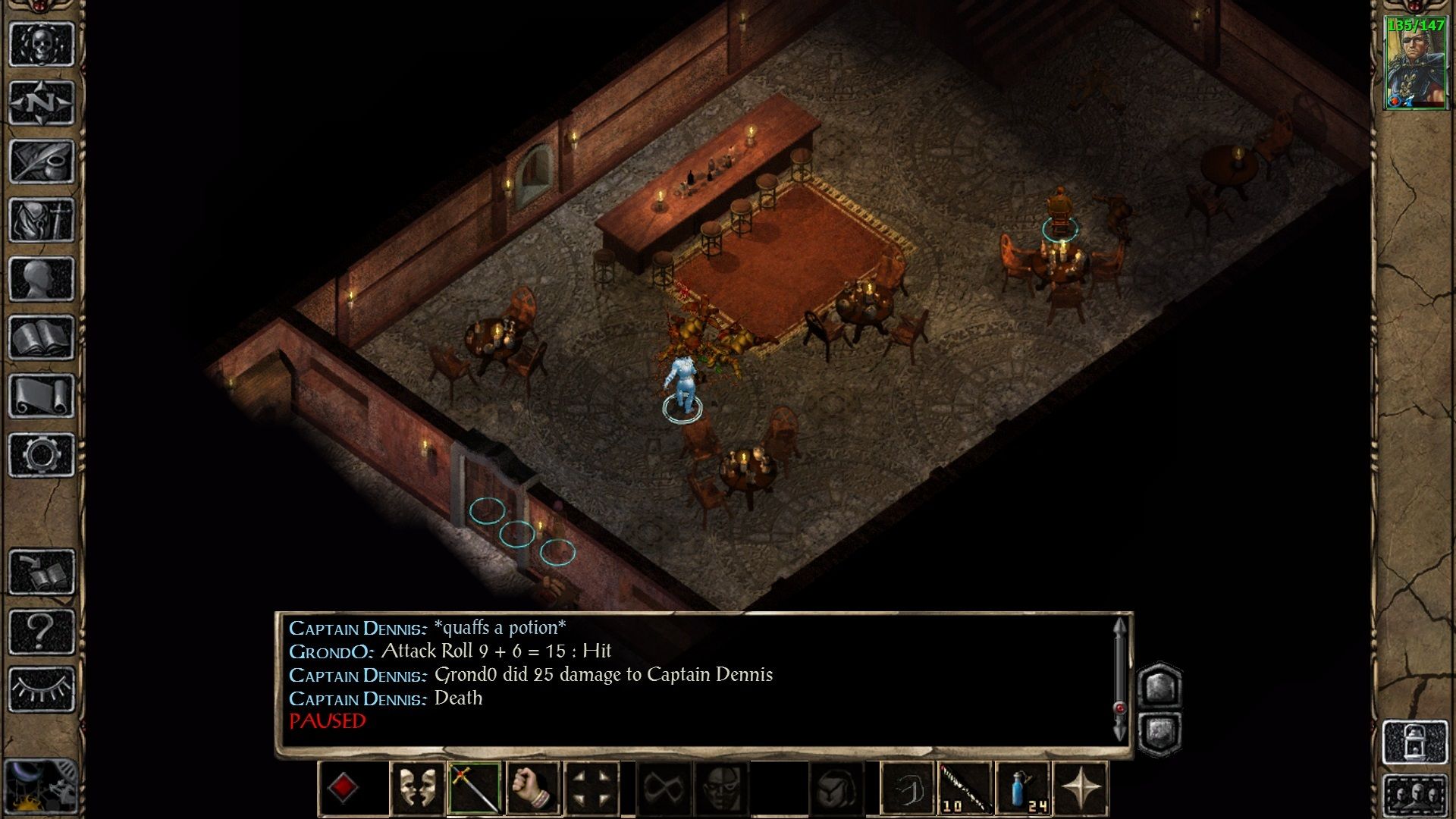Viewport: 1456px width, 819px height.
Task: Equip the sword in the quick weapon slot
Action: point(475,789)
